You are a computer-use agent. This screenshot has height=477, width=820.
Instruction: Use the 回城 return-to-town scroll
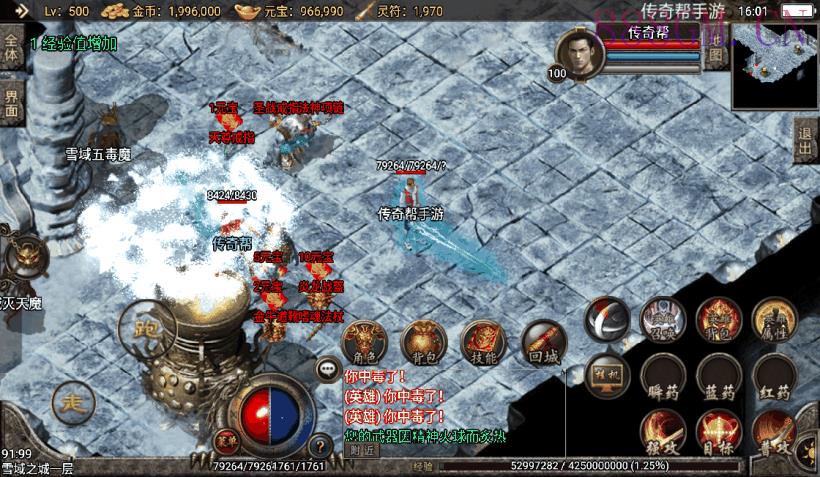click(x=544, y=342)
